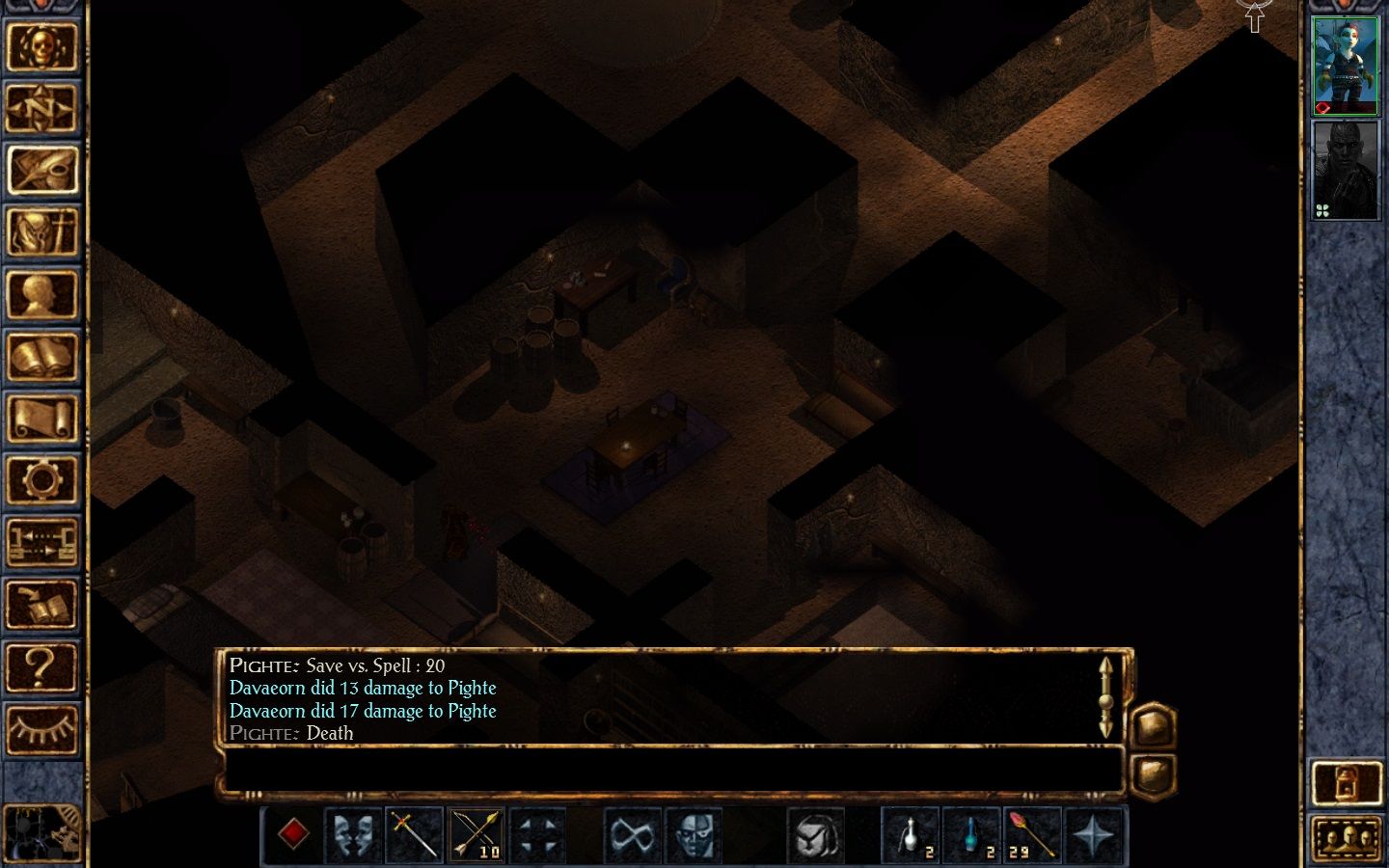Click the closed-eye rest button
The height and width of the screenshot is (868, 1389).
[41, 728]
